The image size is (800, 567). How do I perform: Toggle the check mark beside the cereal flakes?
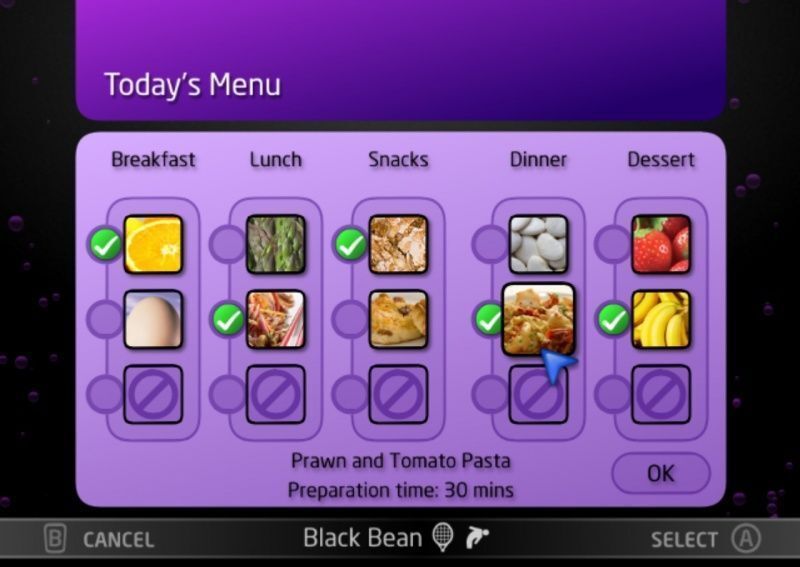350,244
